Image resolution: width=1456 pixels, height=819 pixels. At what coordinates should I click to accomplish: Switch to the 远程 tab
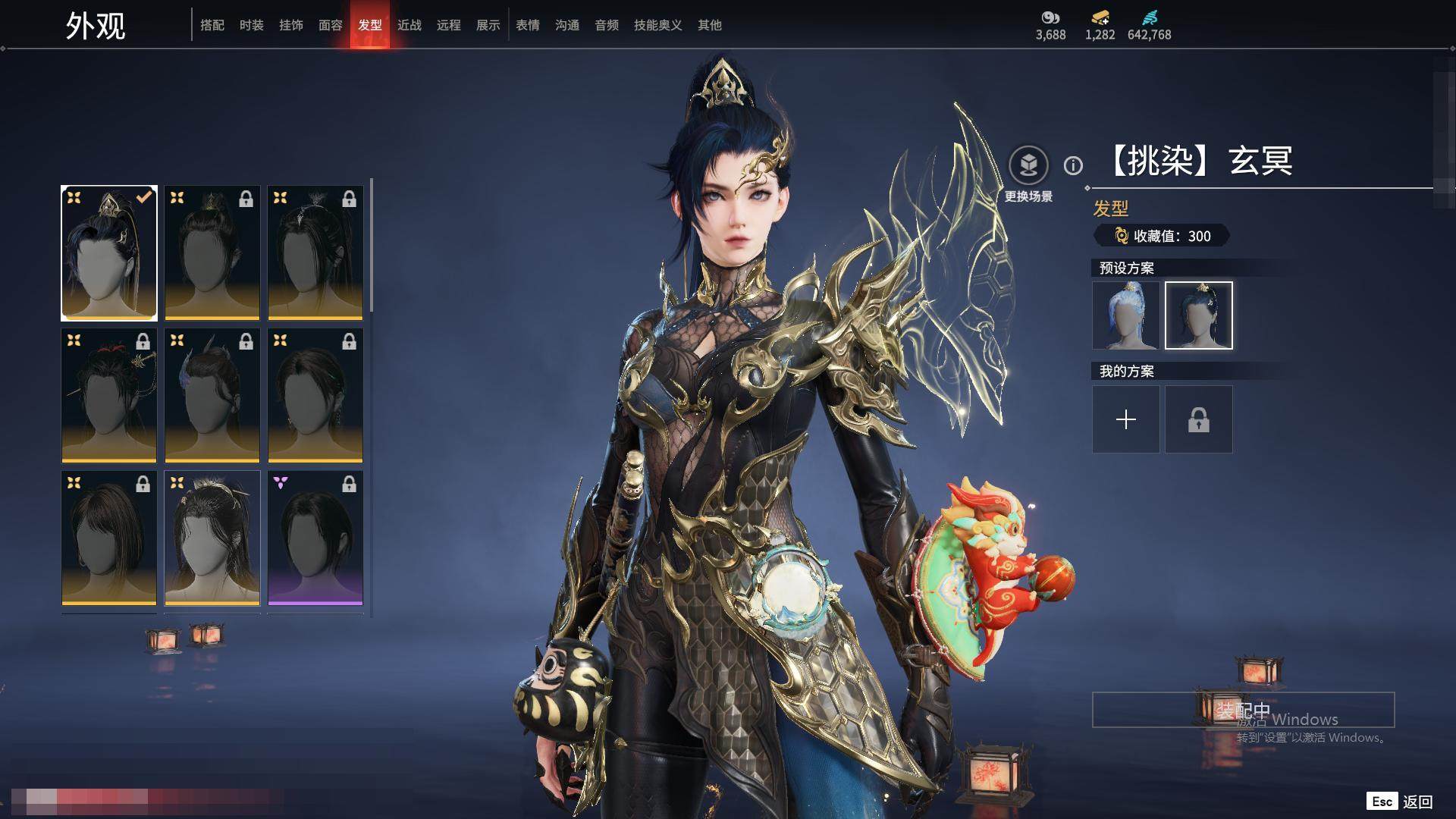pos(449,25)
